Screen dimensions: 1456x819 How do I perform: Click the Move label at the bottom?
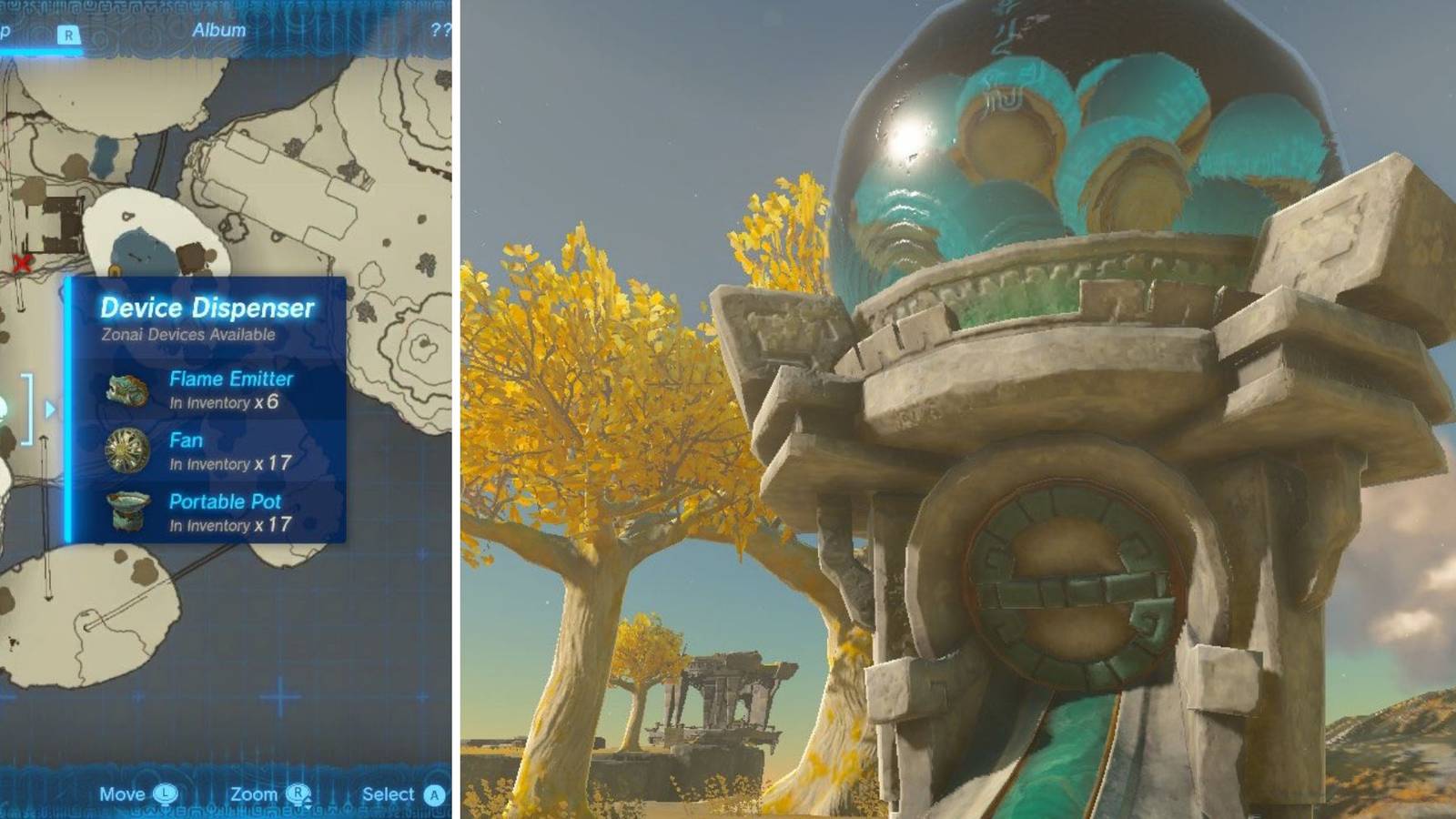point(123,794)
